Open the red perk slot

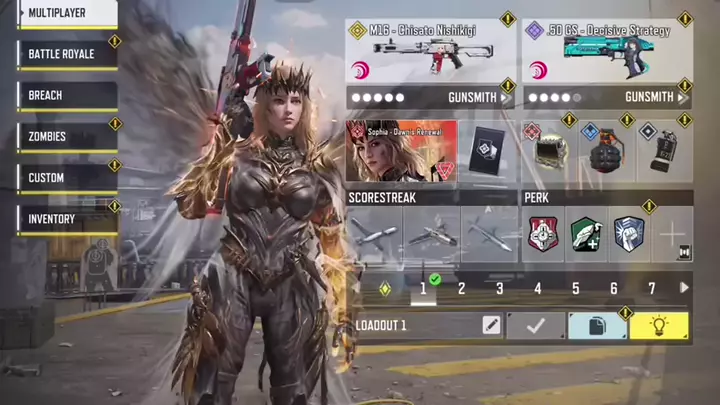(x=542, y=235)
